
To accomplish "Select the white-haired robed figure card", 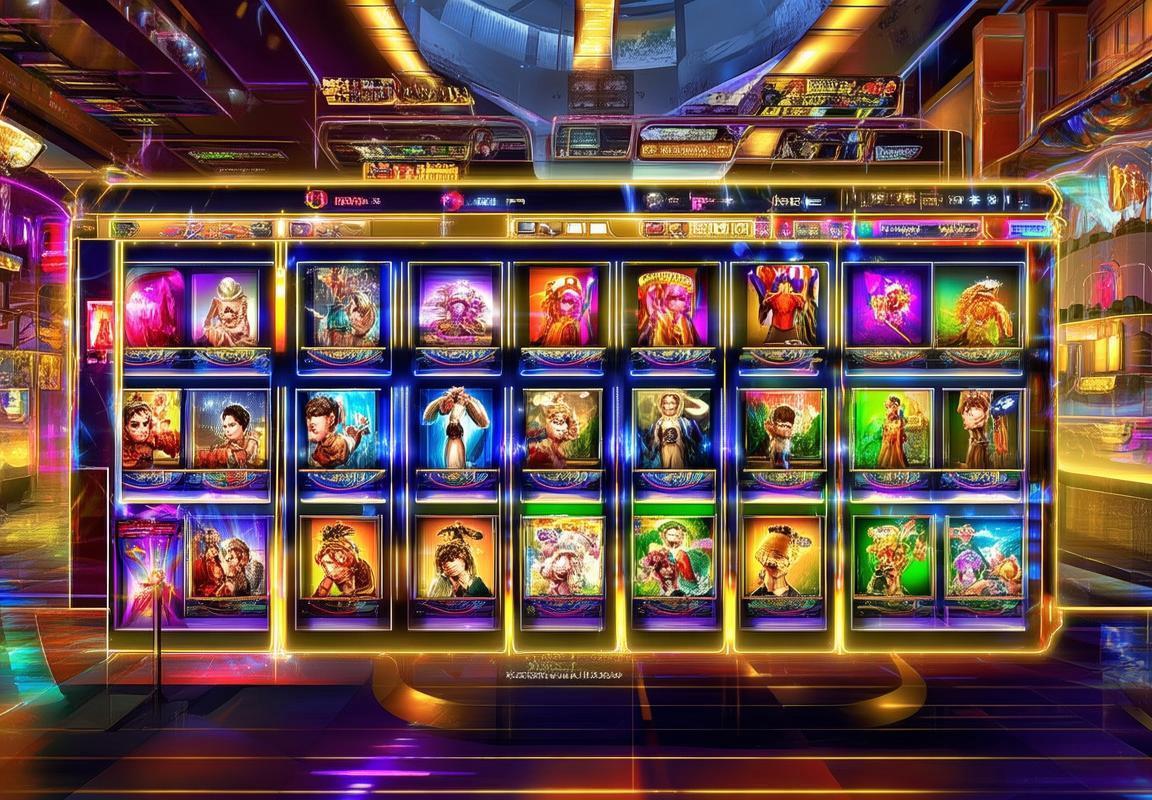I will (x=671, y=428).
